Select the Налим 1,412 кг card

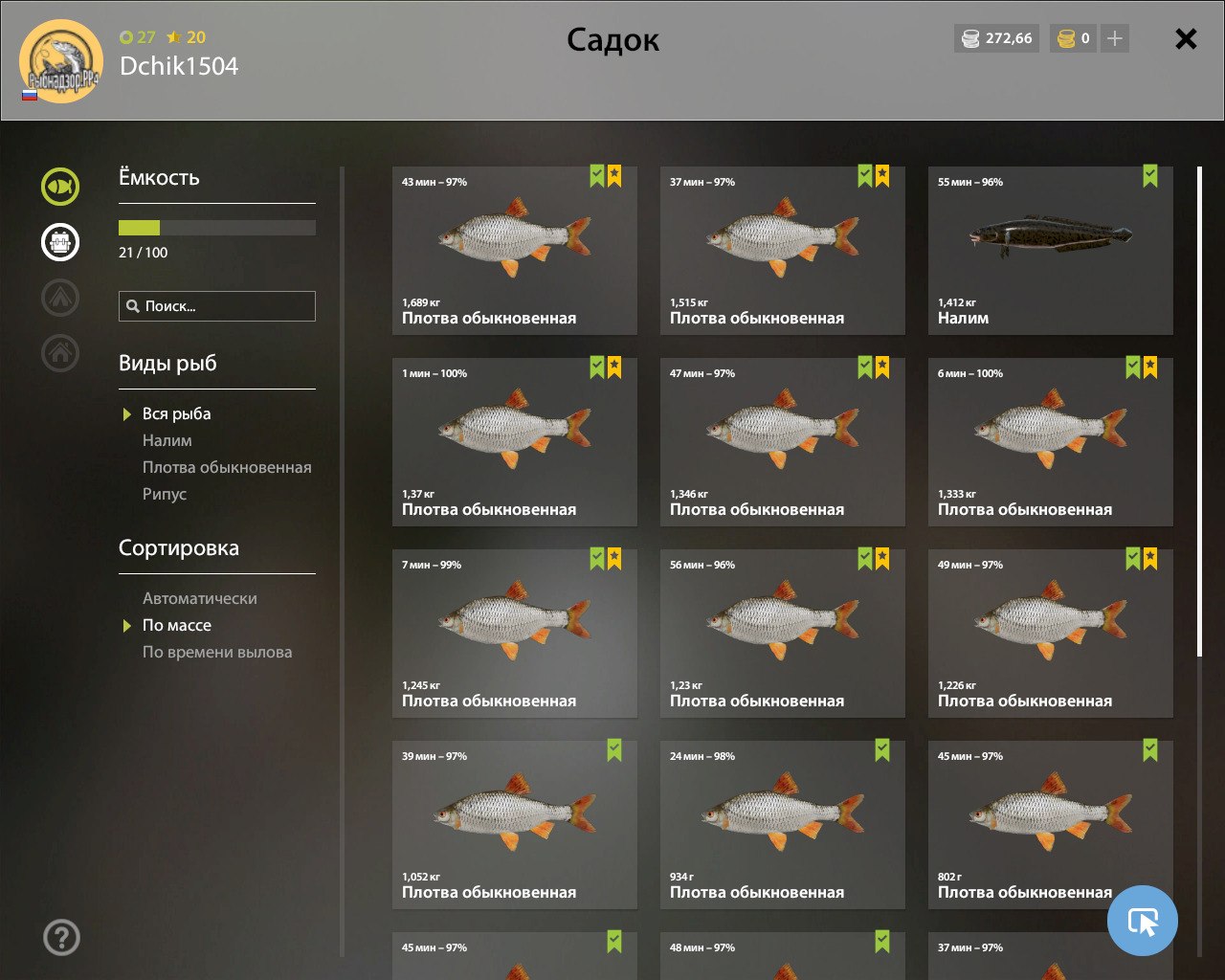(x=1050, y=251)
